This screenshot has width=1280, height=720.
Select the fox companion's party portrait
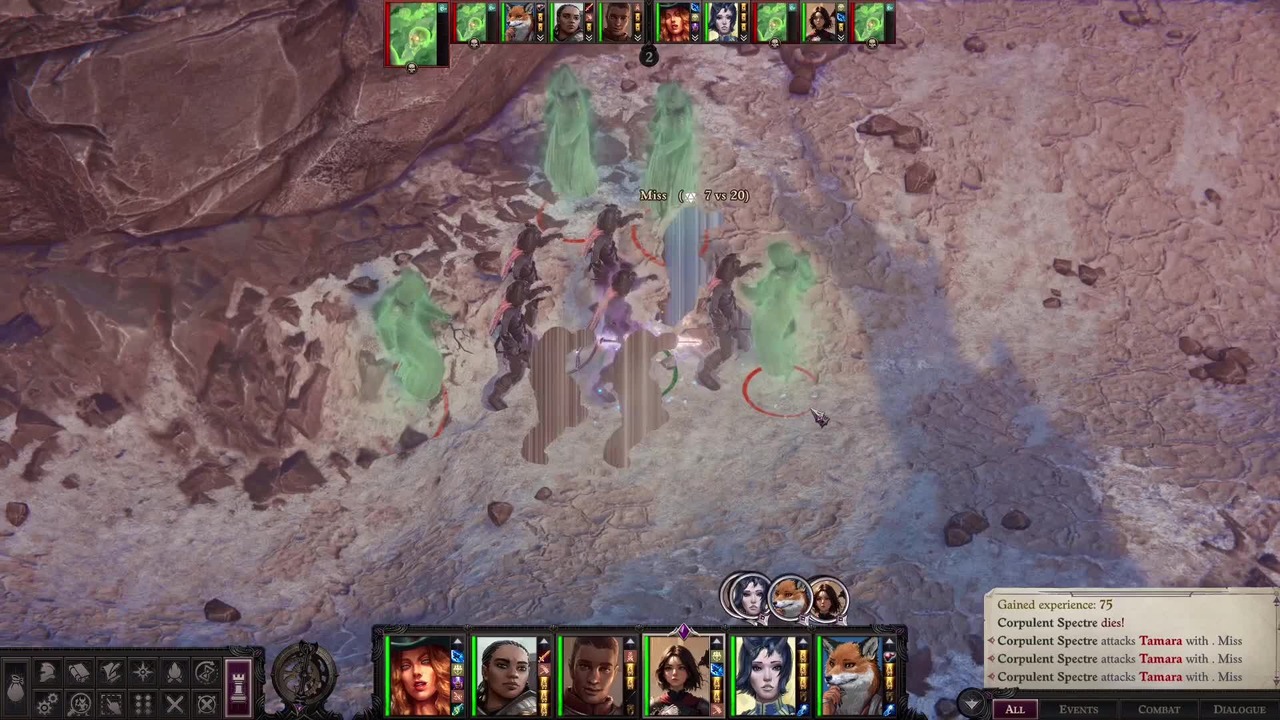click(x=851, y=677)
